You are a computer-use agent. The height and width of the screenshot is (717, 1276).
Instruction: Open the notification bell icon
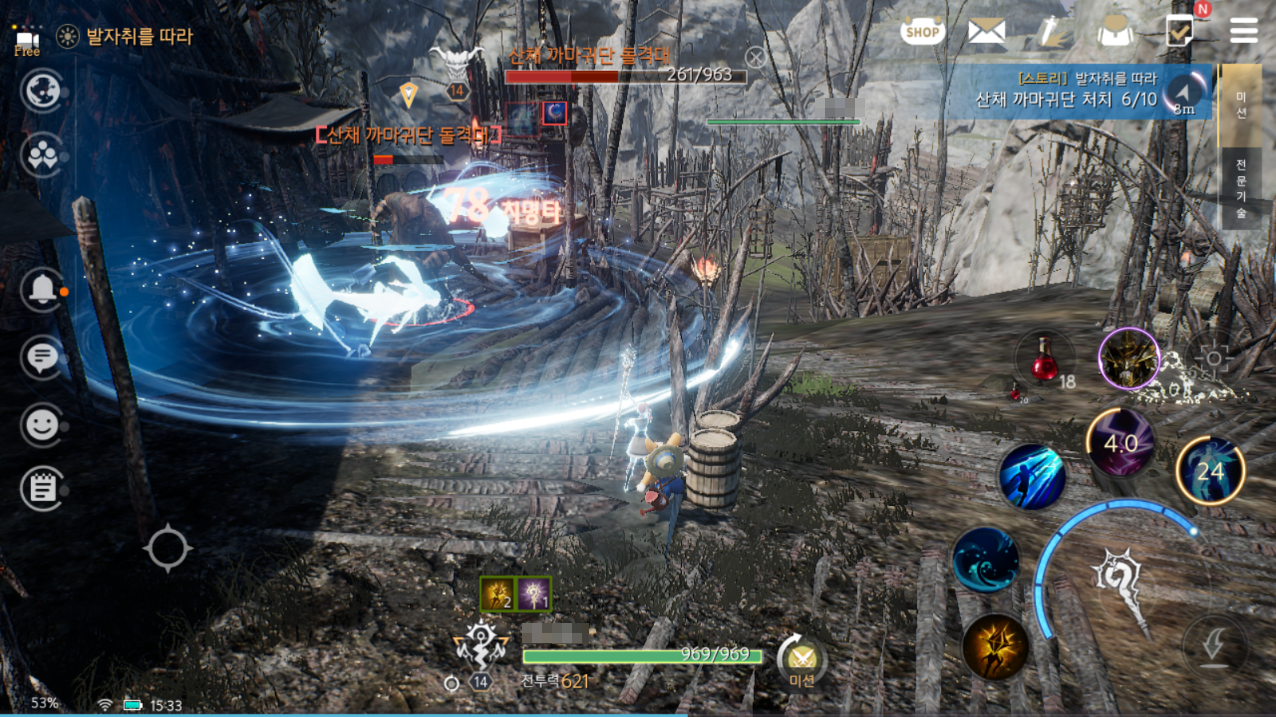click(42, 290)
